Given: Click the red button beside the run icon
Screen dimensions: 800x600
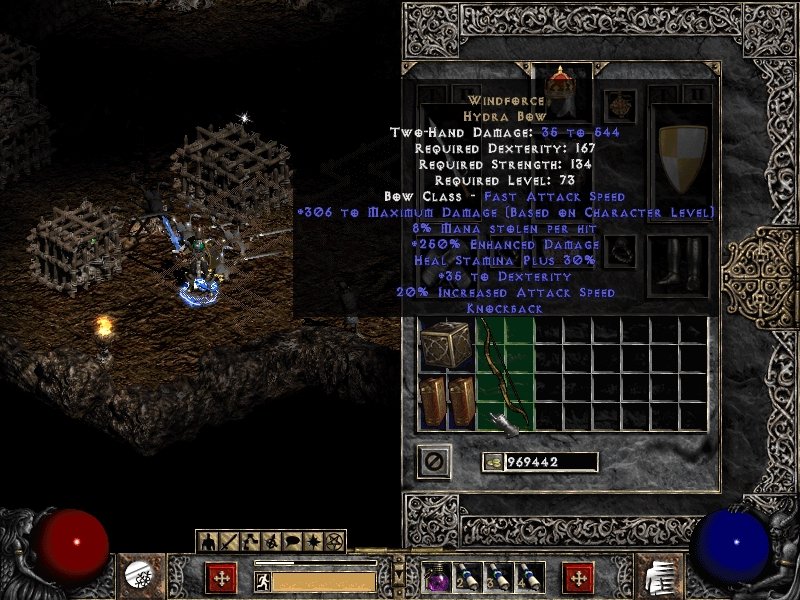Looking at the screenshot, I should [x=221, y=578].
